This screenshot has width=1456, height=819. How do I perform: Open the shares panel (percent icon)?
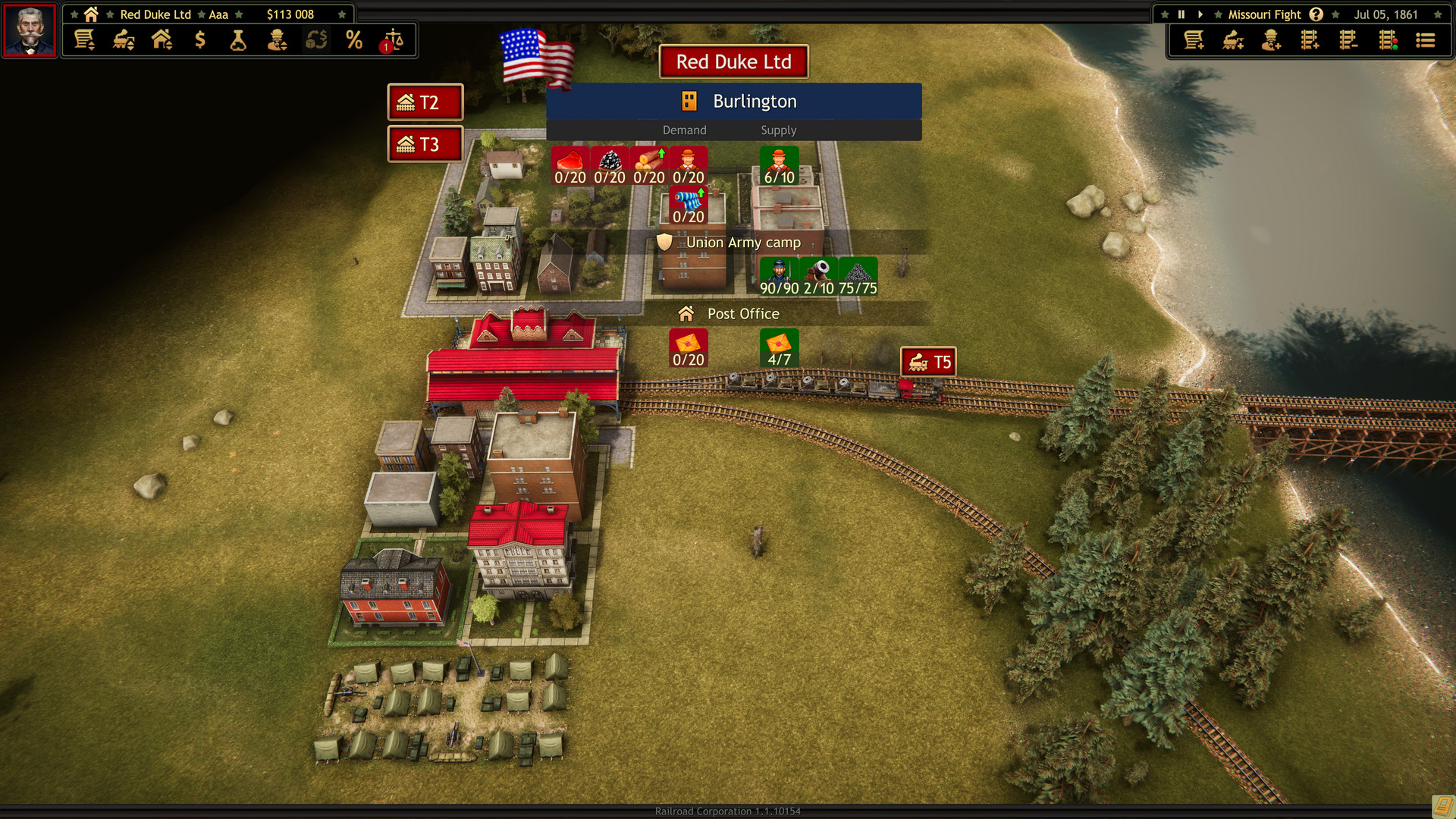[x=353, y=40]
